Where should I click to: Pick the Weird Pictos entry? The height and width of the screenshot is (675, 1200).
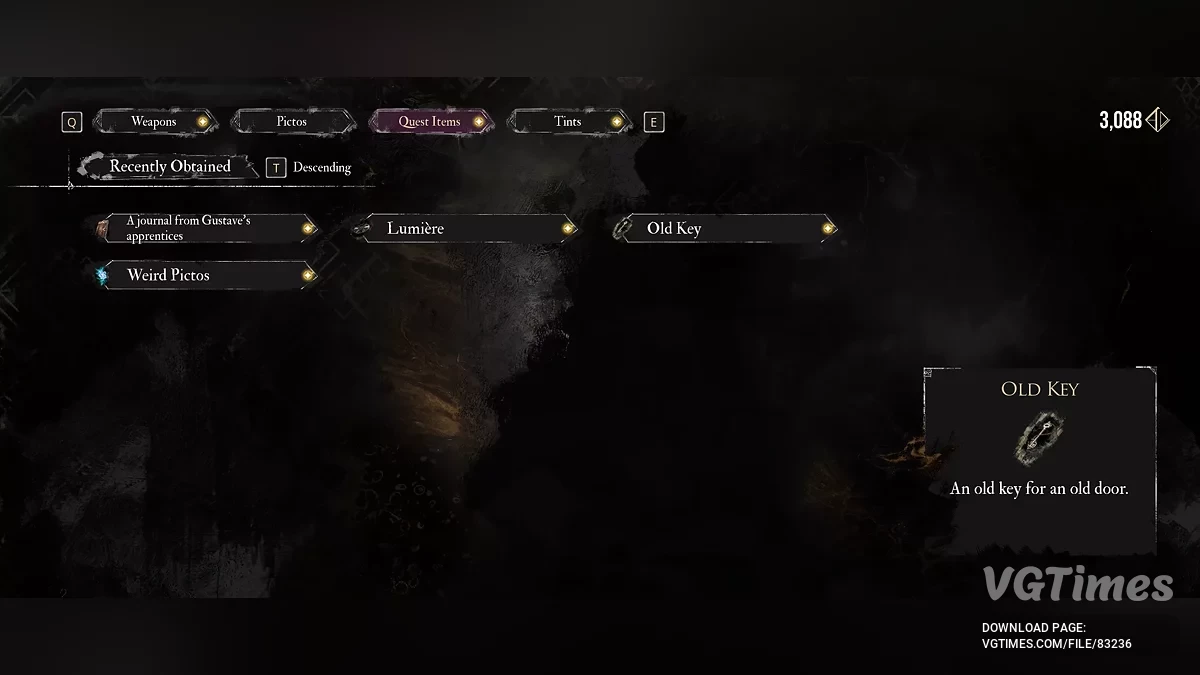point(205,275)
